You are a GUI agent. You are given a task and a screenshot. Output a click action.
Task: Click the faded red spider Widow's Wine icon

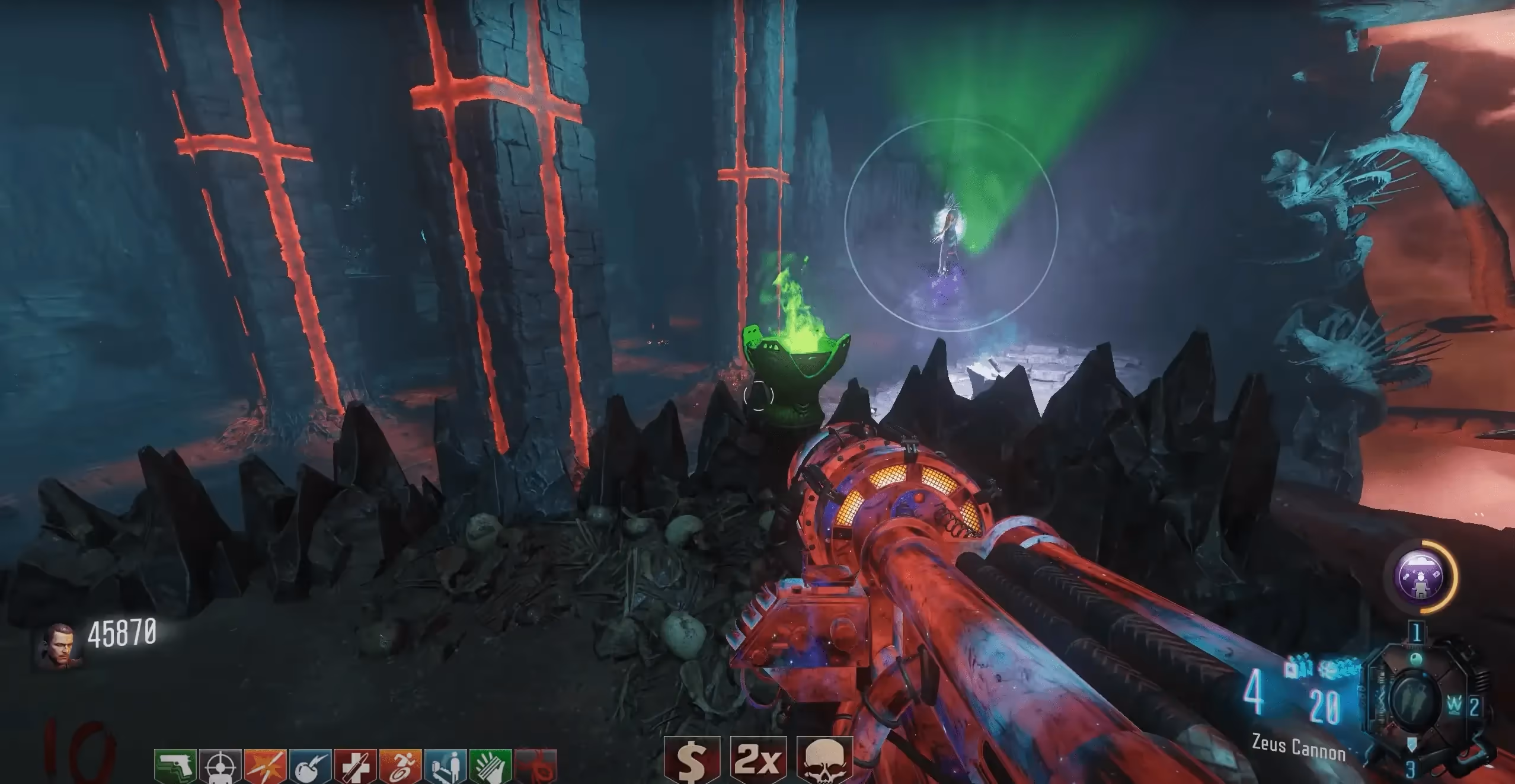pos(536,767)
